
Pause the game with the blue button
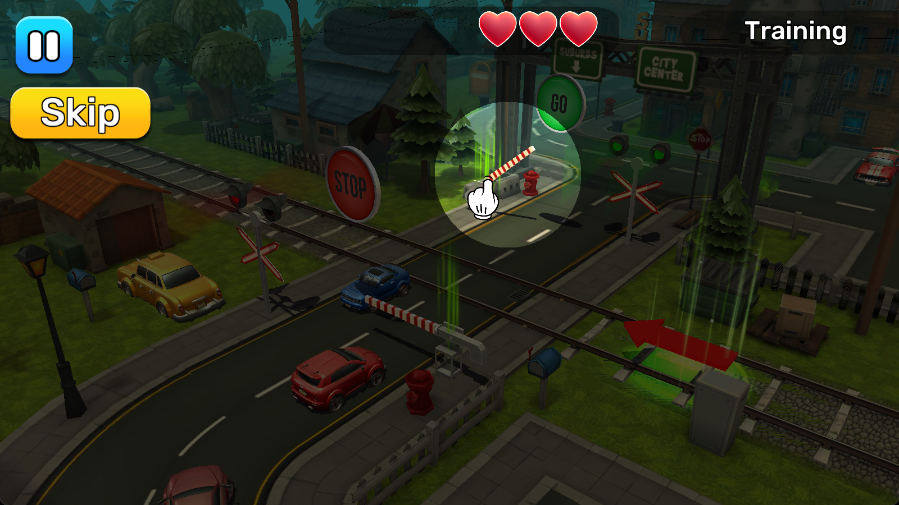(44, 45)
